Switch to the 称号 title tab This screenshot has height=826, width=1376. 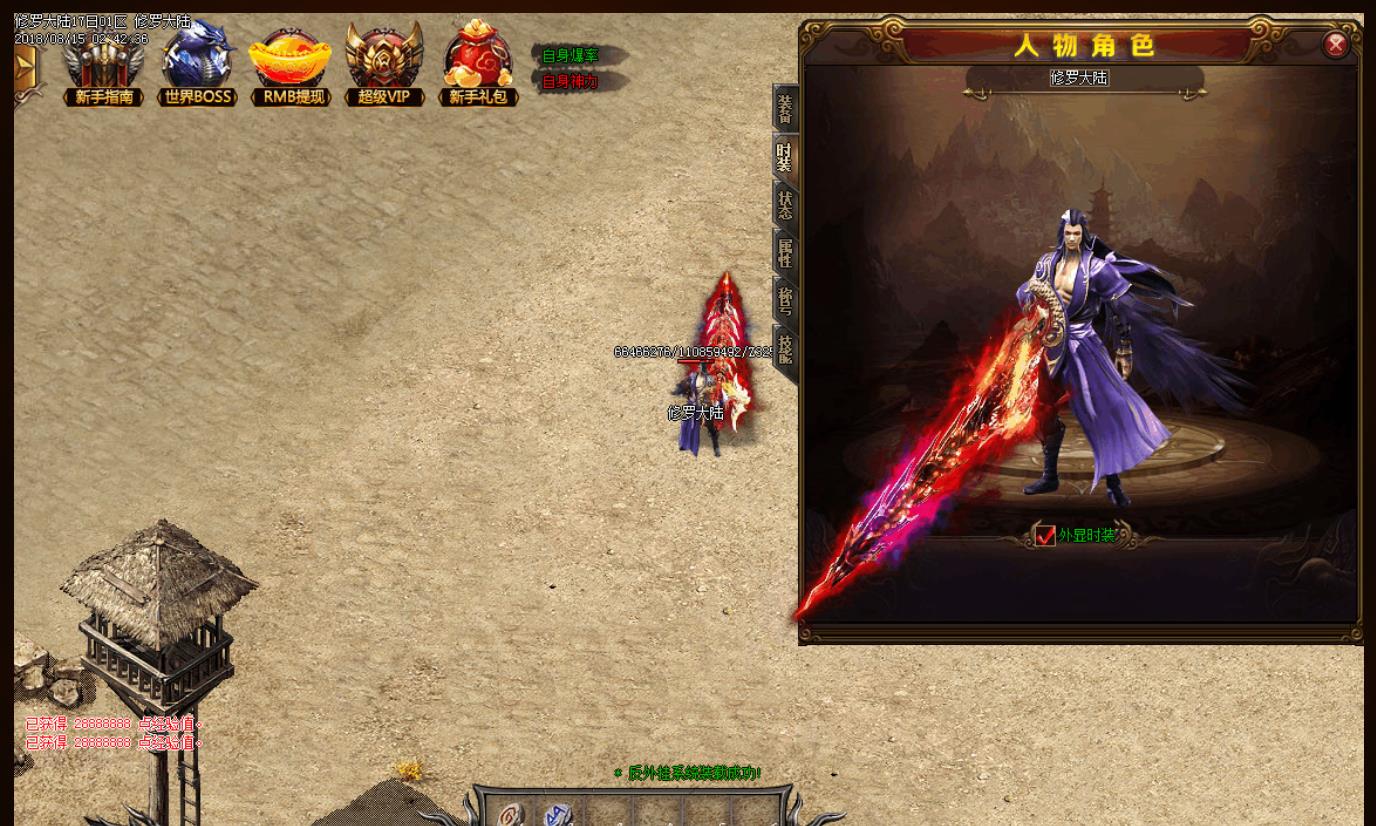[x=785, y=301]
